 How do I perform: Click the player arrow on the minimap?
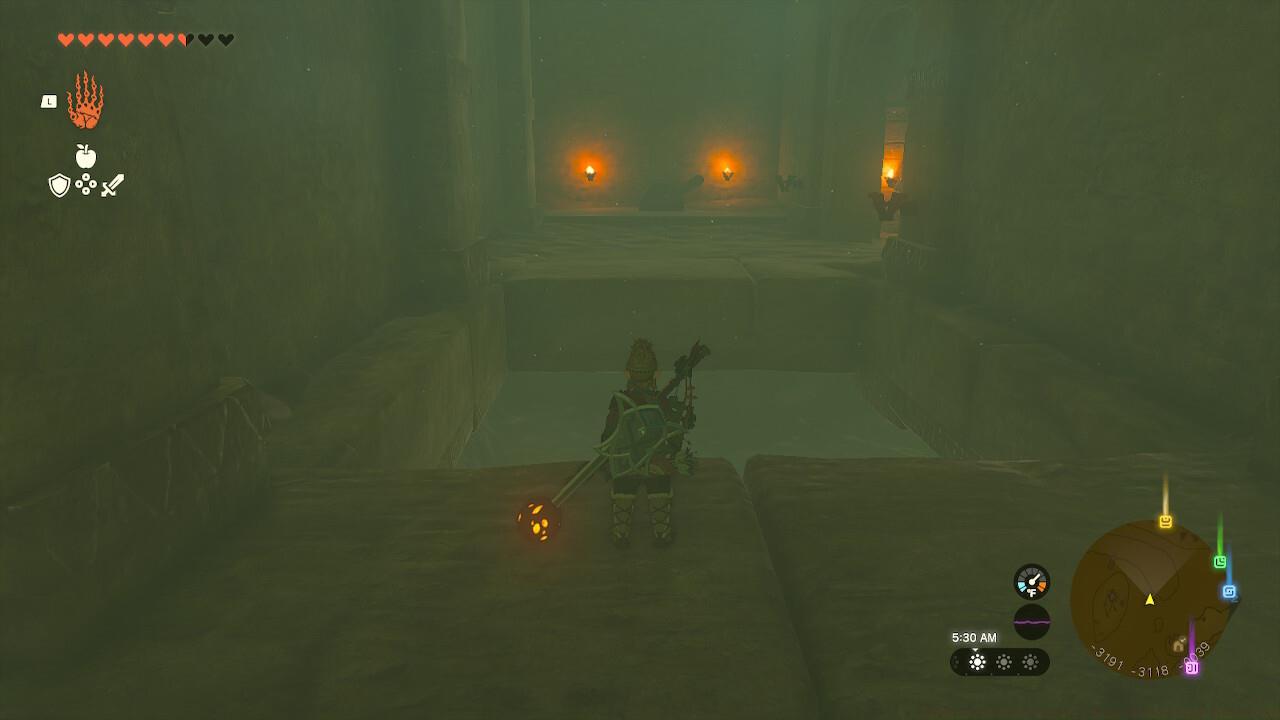1150,600
